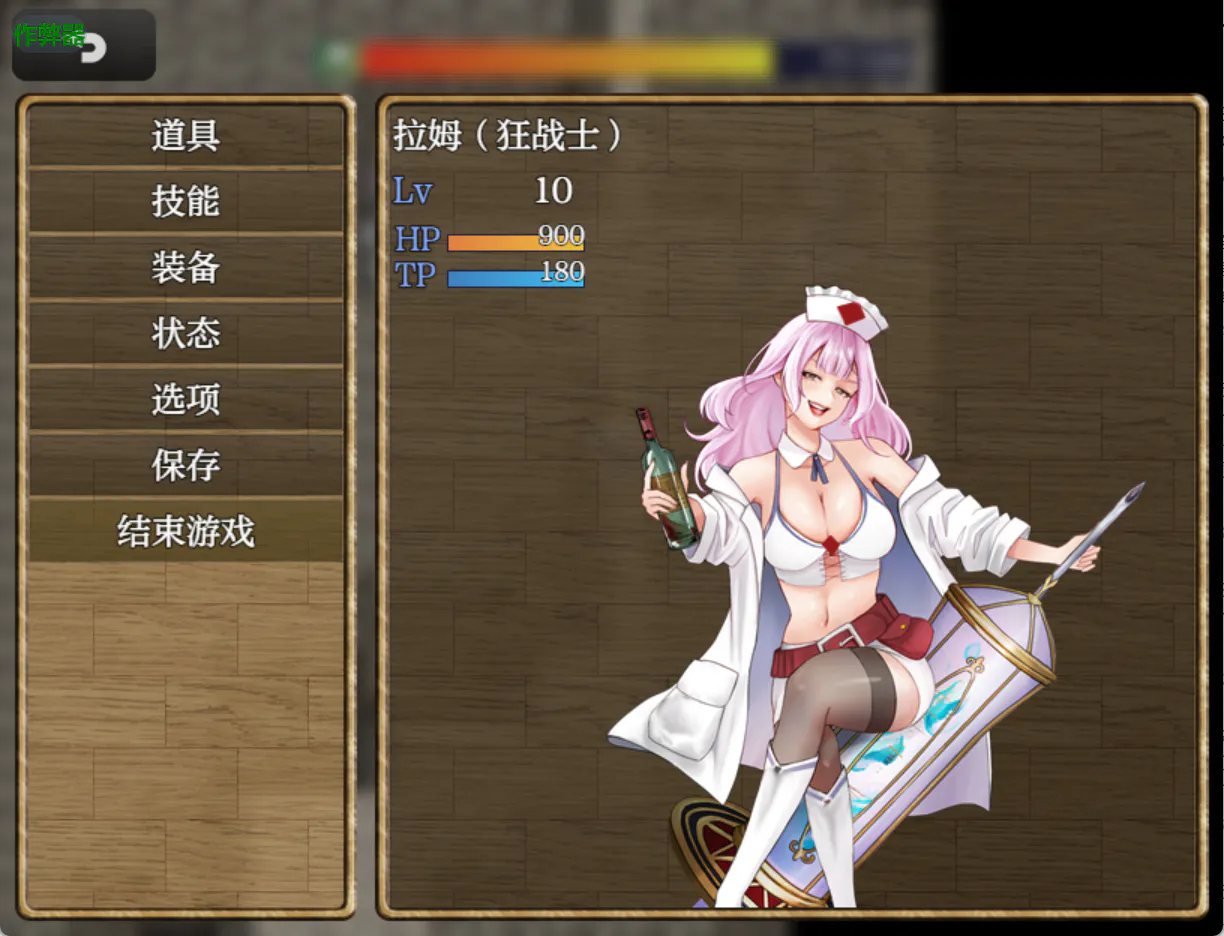Open the 装备 equipment menu
The image size is (1224, 936).
[x=186, y=268]
